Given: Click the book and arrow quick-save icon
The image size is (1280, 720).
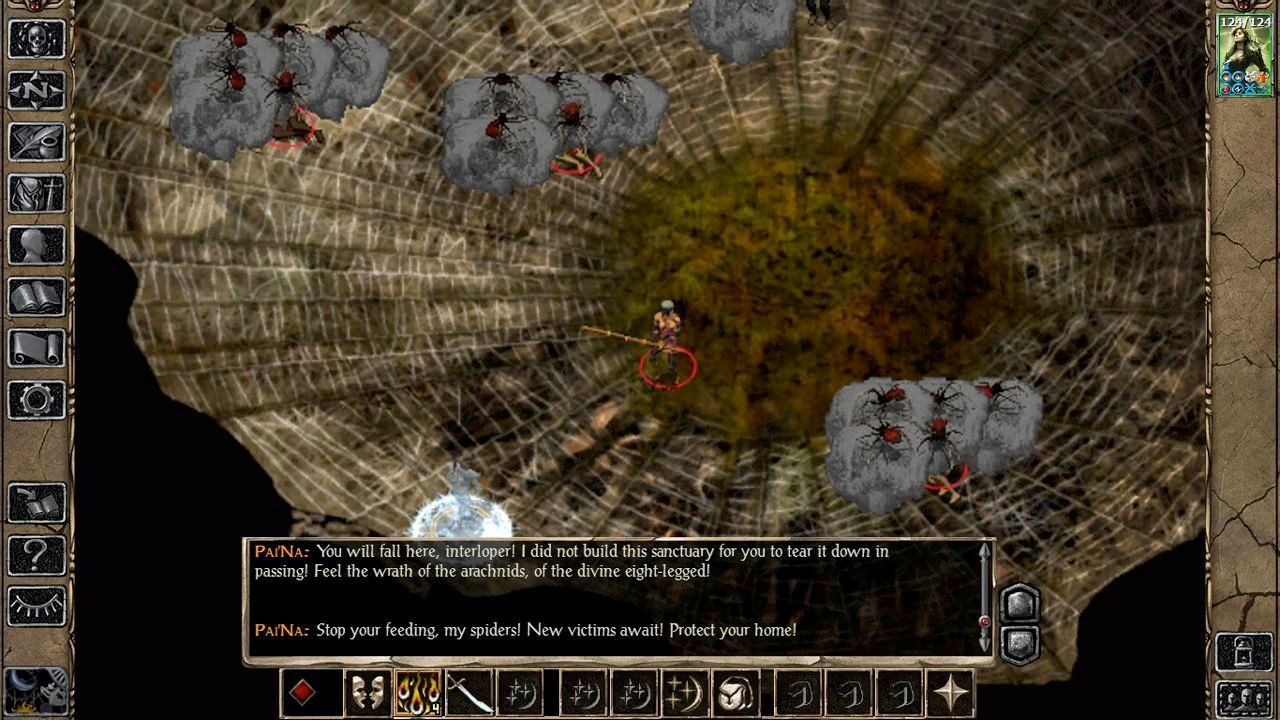Looking at the screenshot, I should (x=37, y=503).
